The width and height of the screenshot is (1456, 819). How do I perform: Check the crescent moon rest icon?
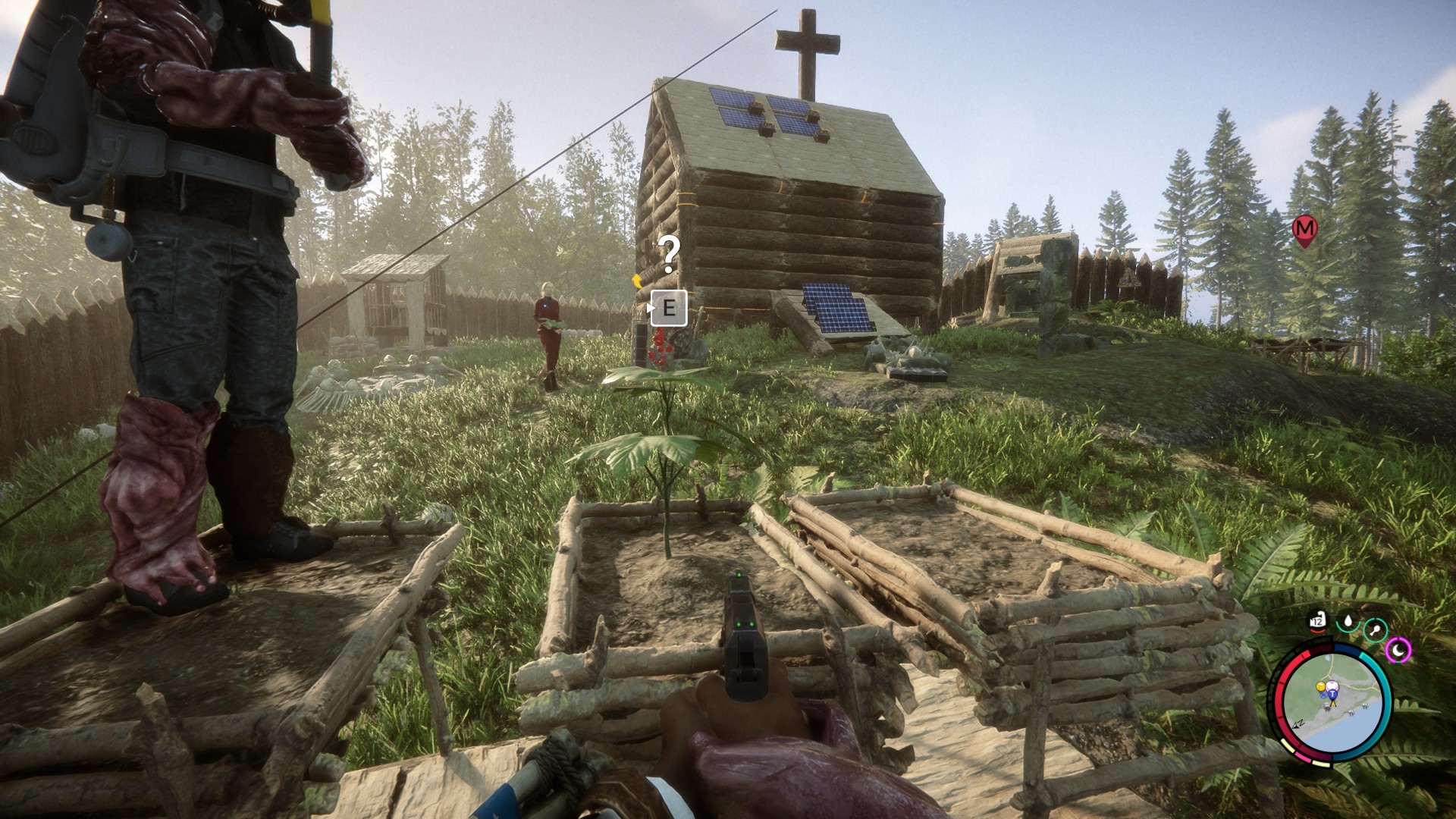[x=1398, y=649]
